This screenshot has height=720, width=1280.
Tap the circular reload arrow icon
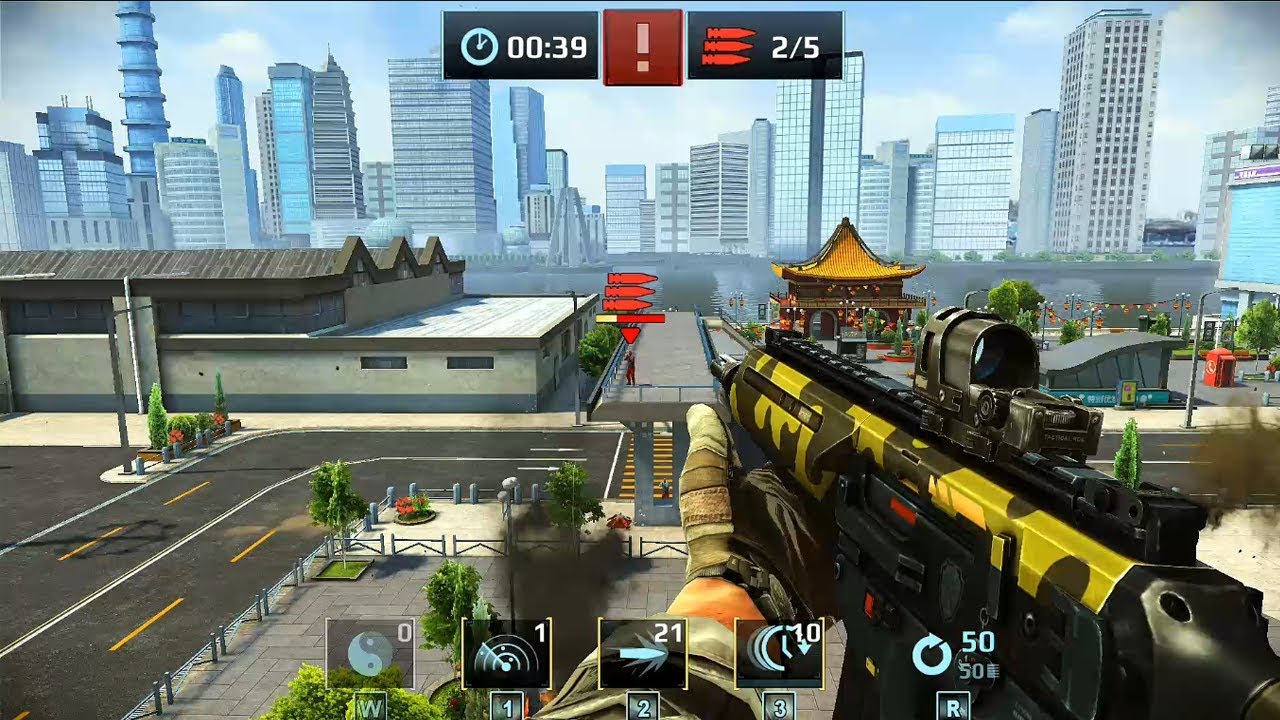[x=932, y=655]
